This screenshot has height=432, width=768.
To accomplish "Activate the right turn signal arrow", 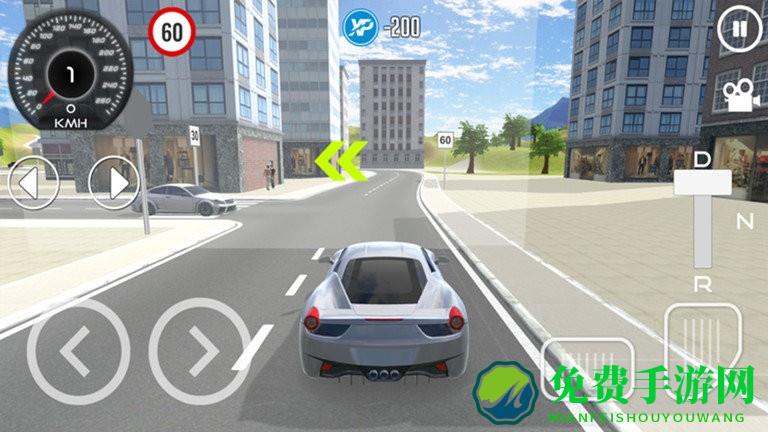I will [114, 183].
